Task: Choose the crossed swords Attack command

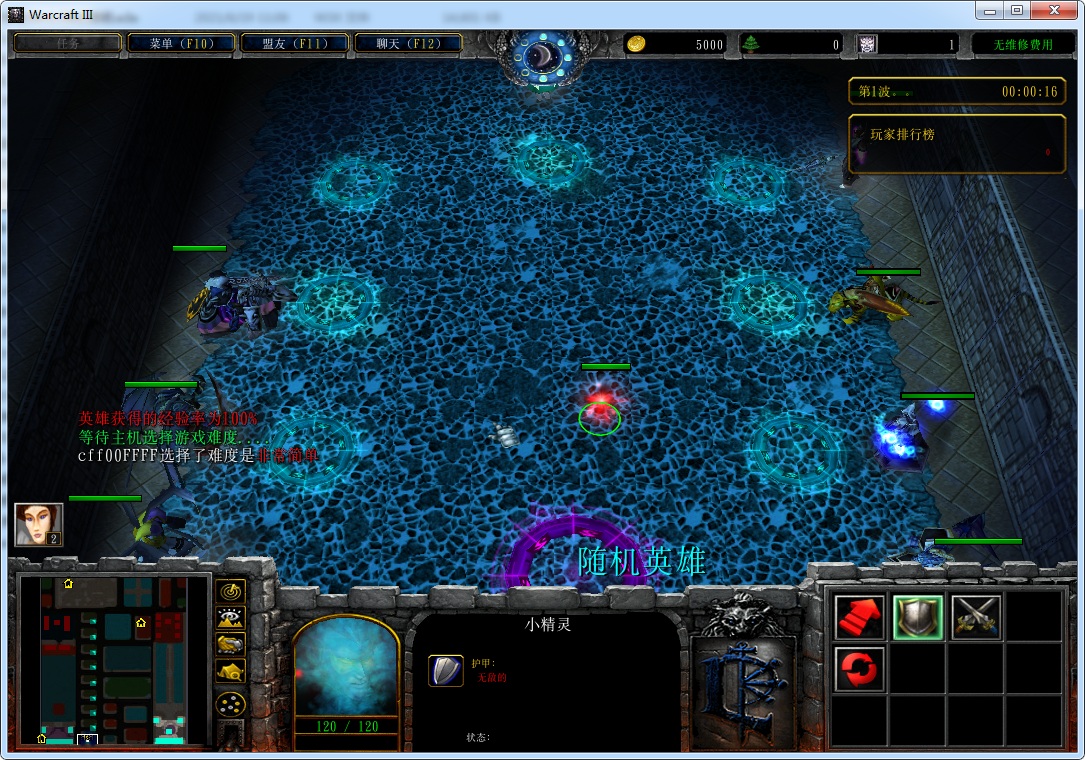Action: tap(975, 617)
